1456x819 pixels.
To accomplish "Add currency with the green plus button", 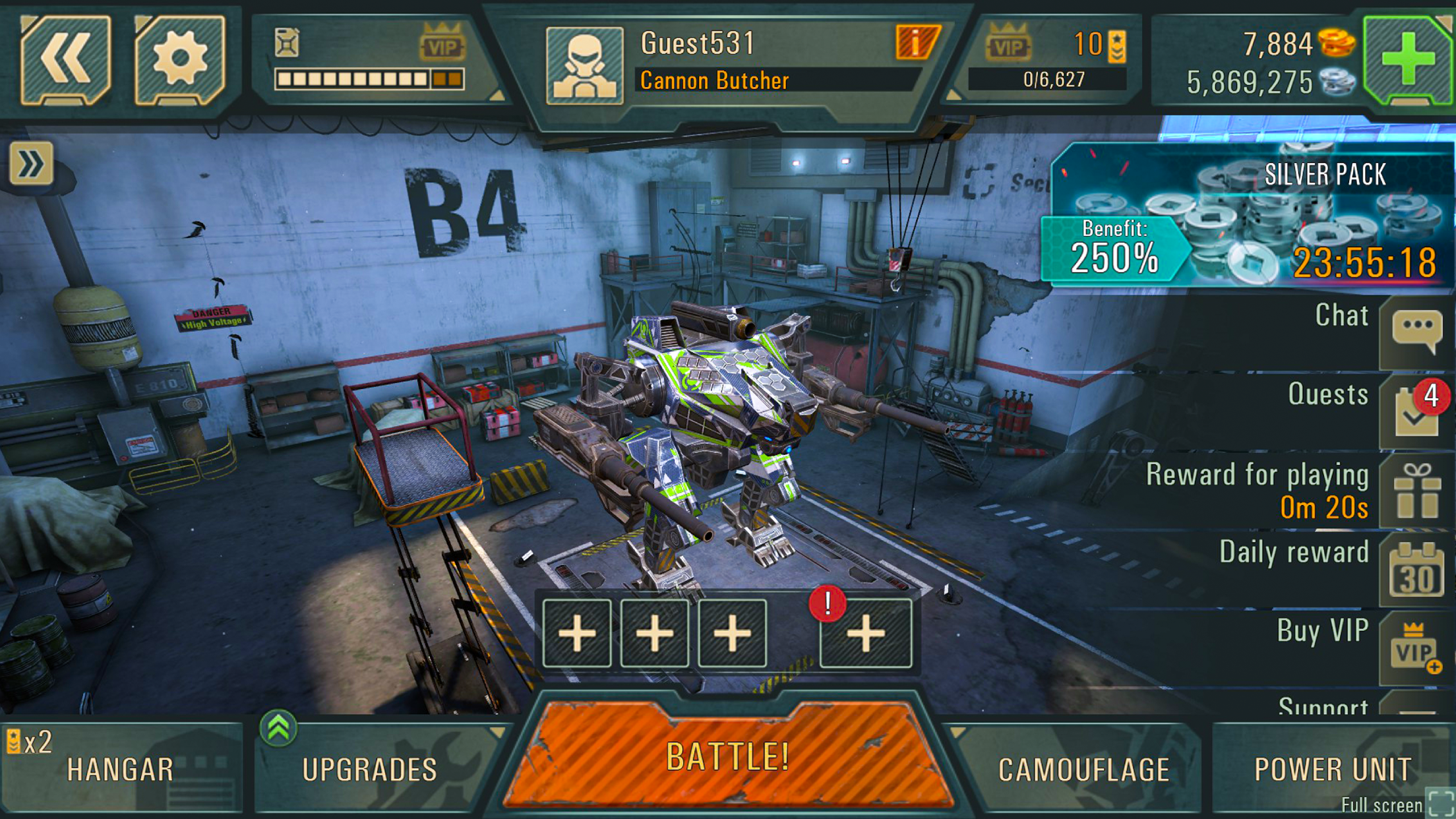I will [1407, 60].
